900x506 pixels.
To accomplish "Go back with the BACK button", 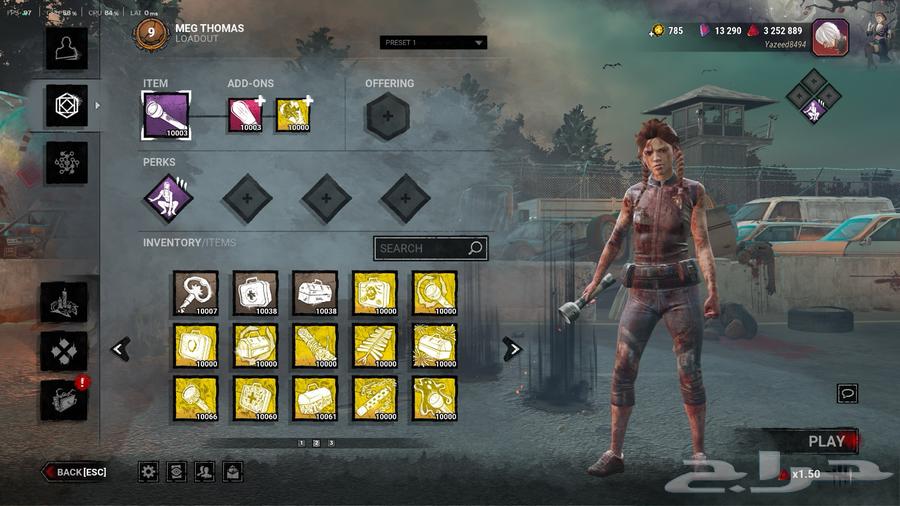I will pyautogui.click(x=75, y=472).
